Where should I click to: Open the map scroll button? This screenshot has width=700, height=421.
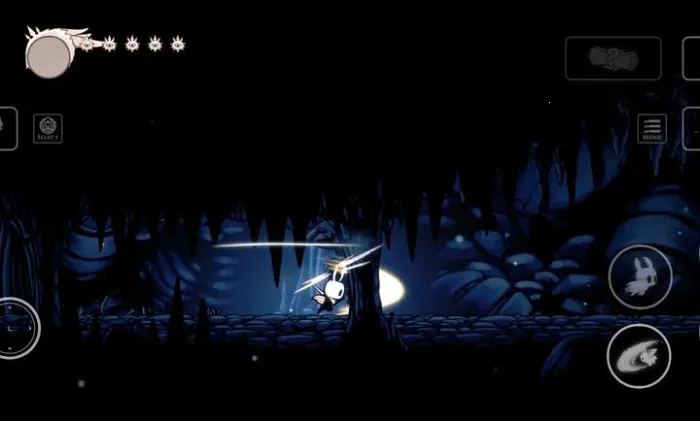(613, 58)
